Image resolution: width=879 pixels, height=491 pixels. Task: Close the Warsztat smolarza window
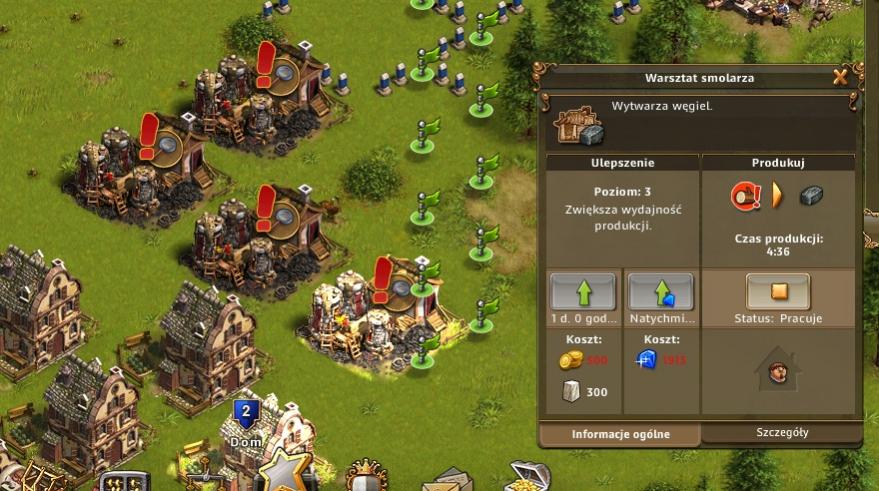[x=840, y=77]
